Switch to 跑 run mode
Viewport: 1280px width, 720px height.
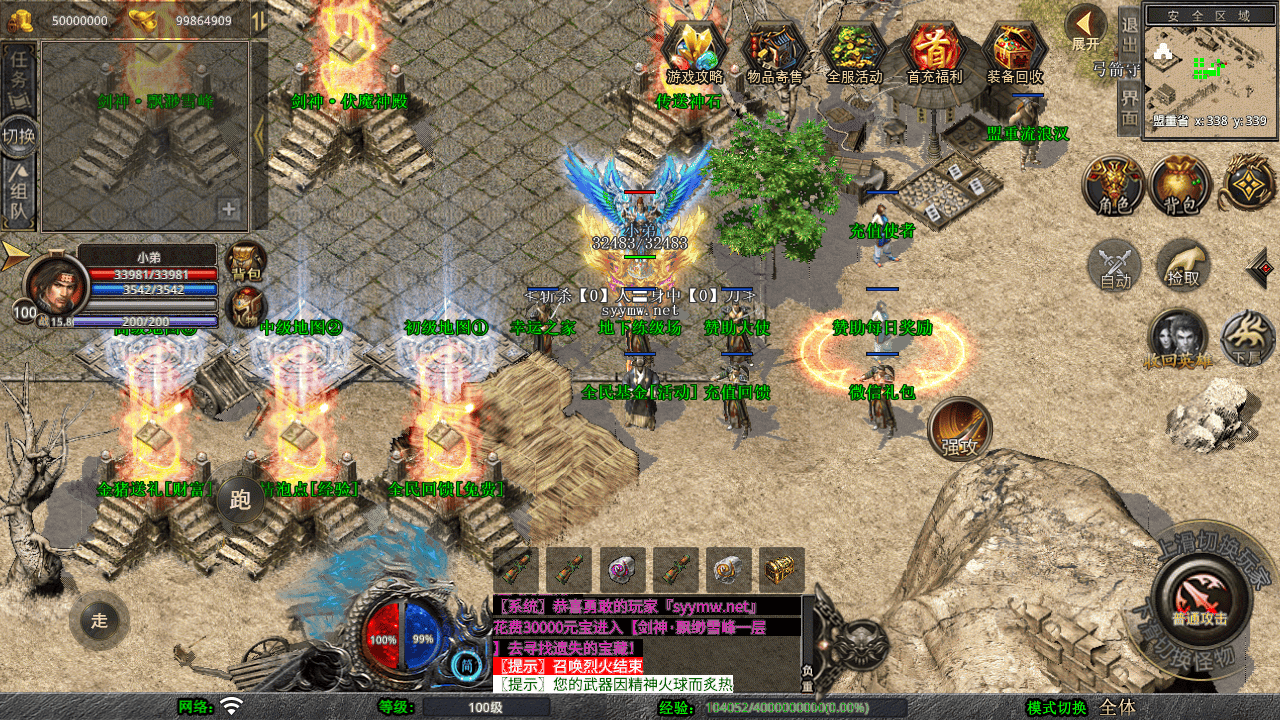240,498
